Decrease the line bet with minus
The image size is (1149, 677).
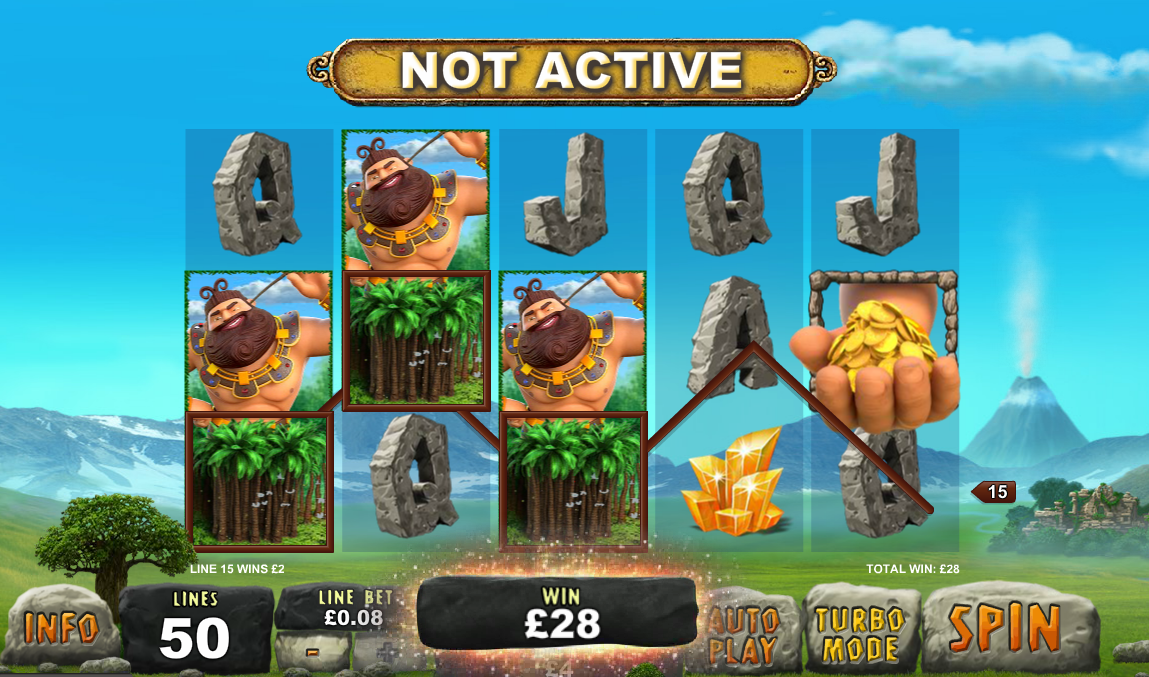tap(313, 651)
